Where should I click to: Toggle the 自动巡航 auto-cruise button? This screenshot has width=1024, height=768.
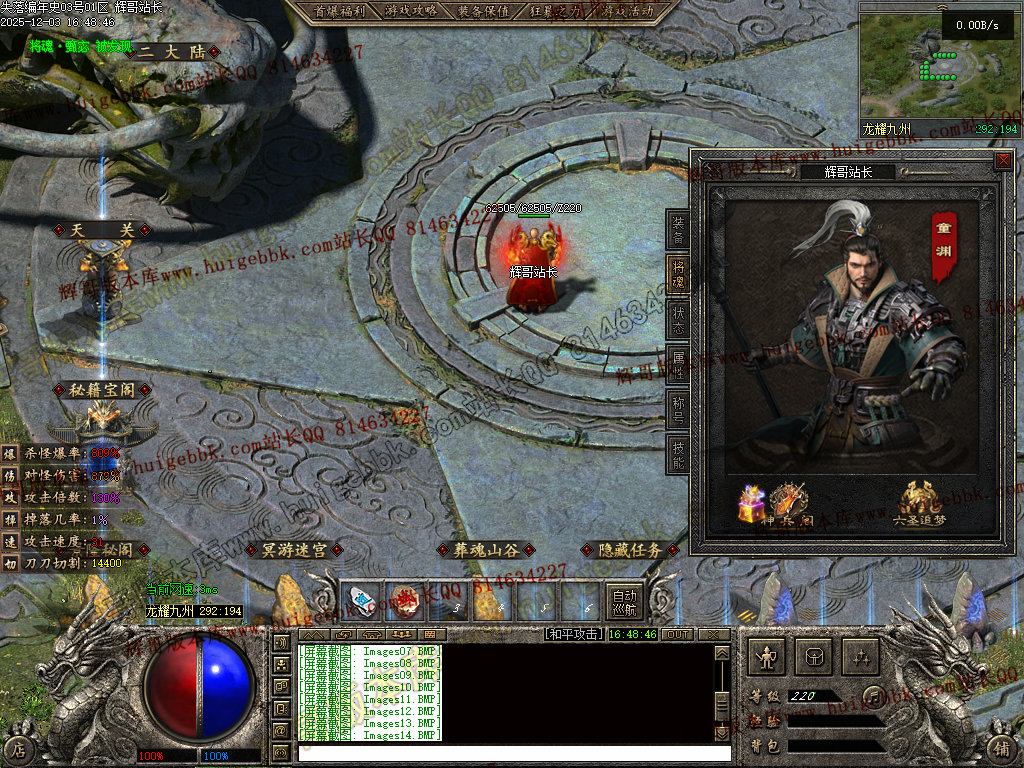tap(624, 601)
